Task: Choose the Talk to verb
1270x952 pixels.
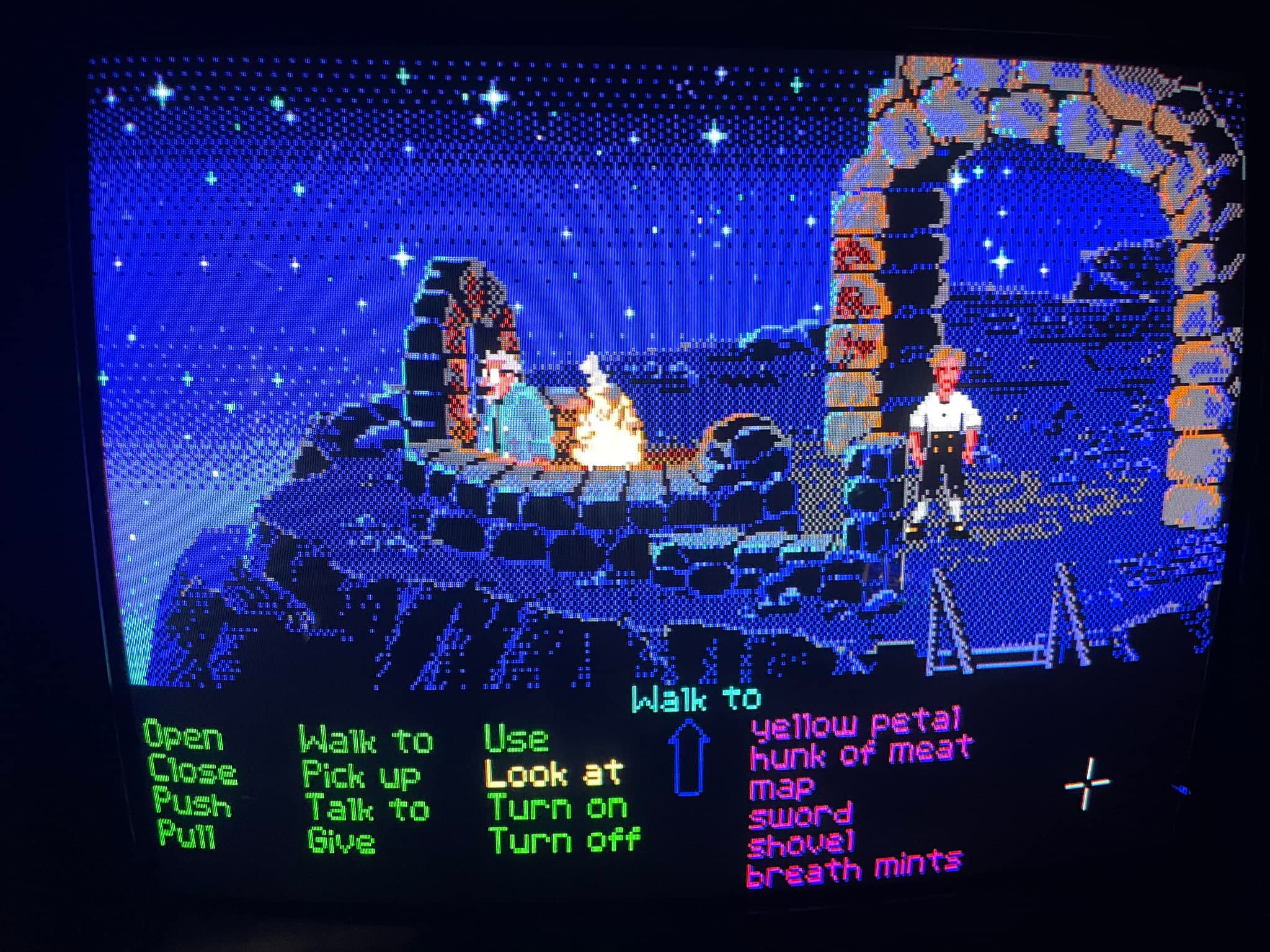Action: pyautogui.click(x=368, y=808)
